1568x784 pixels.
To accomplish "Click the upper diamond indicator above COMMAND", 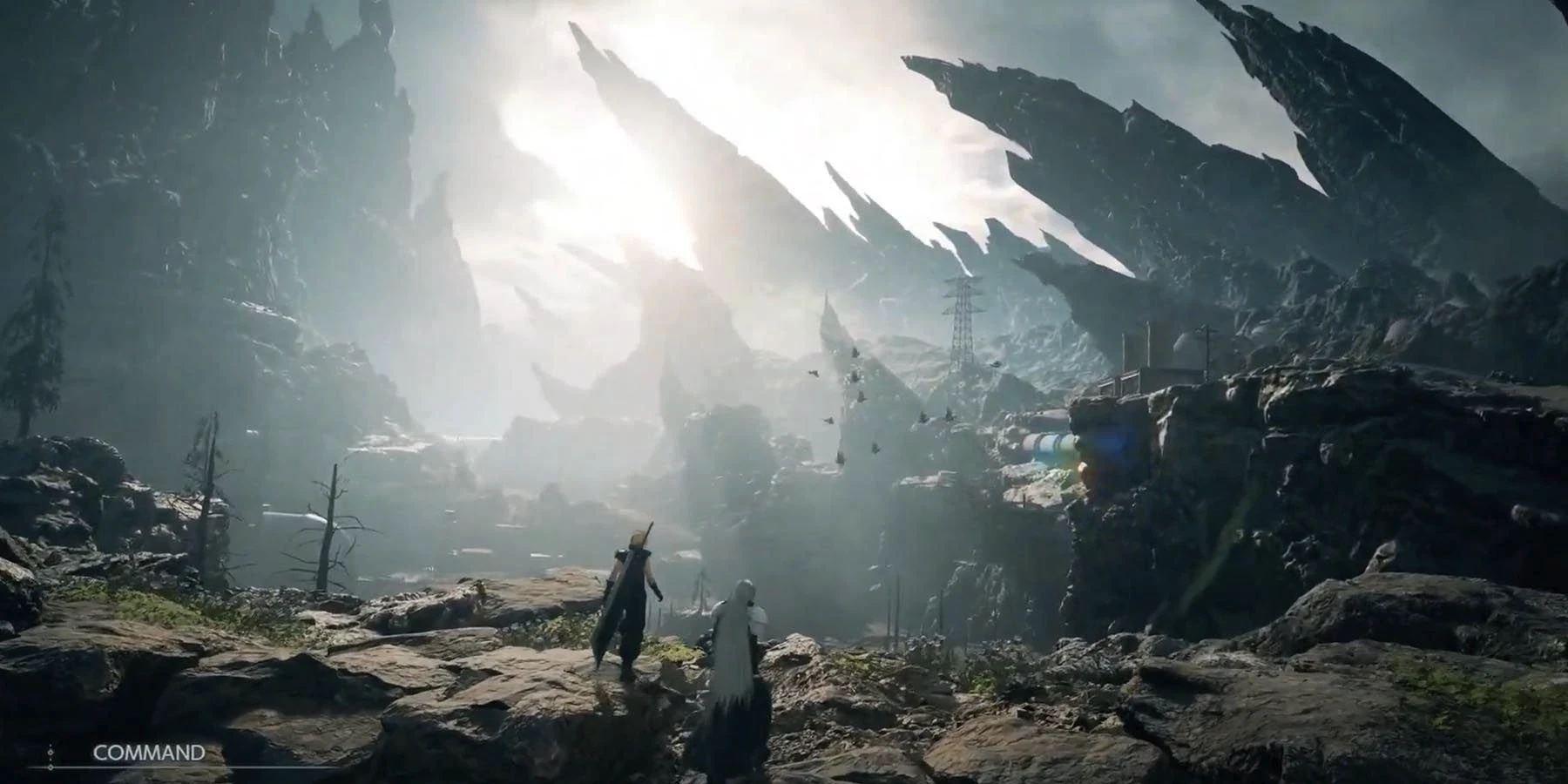I will tap(51, 751).
